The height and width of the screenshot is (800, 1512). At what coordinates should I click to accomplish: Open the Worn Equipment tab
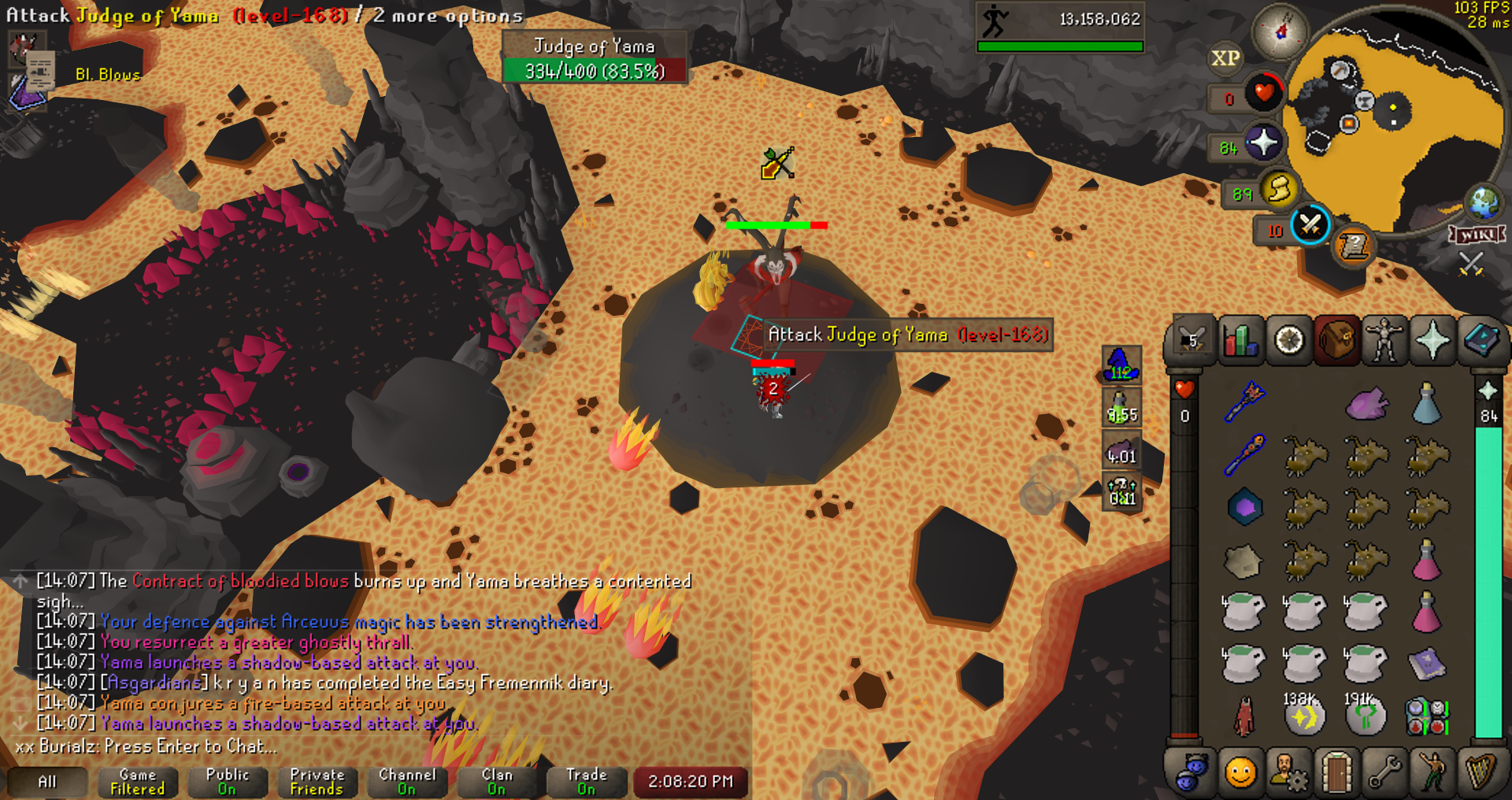click(x=1384, y=341)
